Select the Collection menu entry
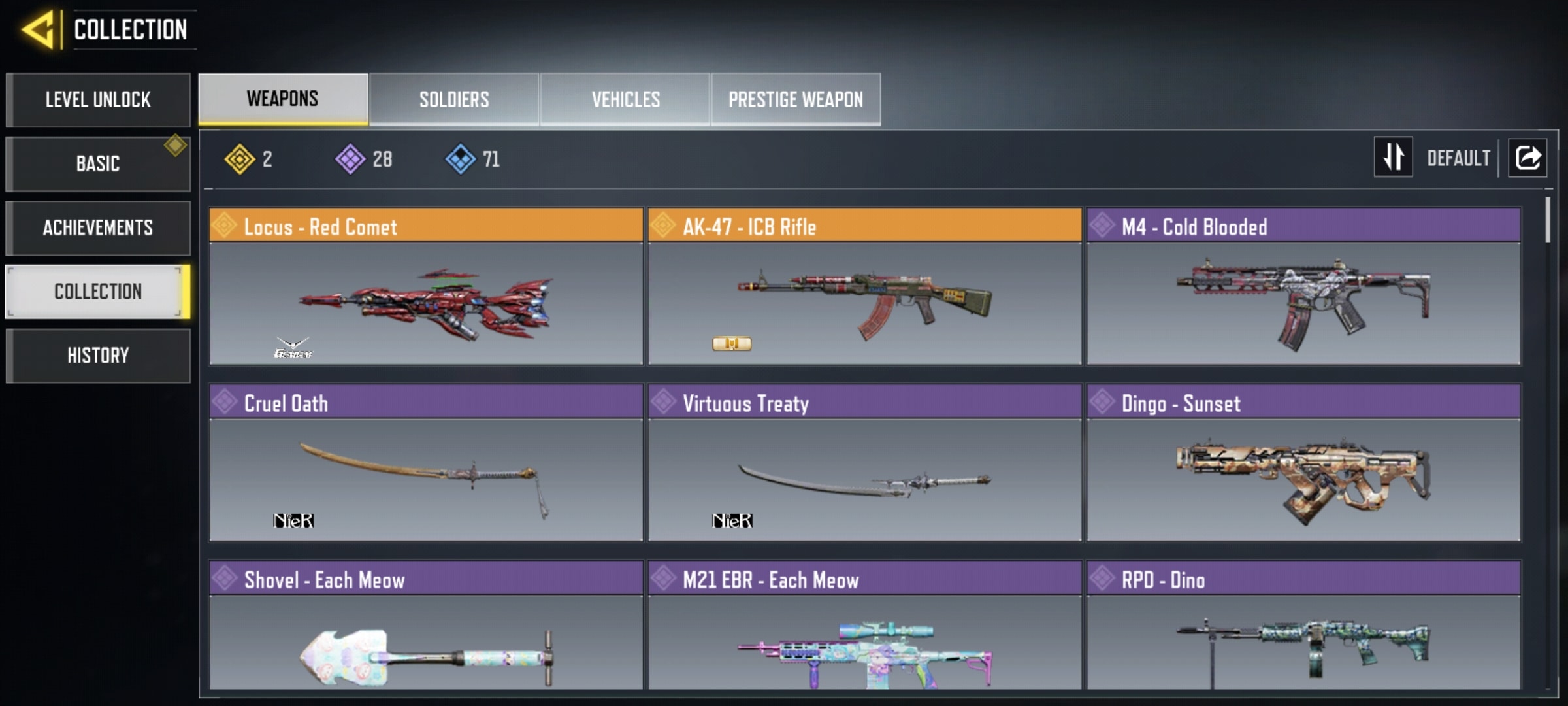The image size is (1568, 706). click(x=98, y=292)
